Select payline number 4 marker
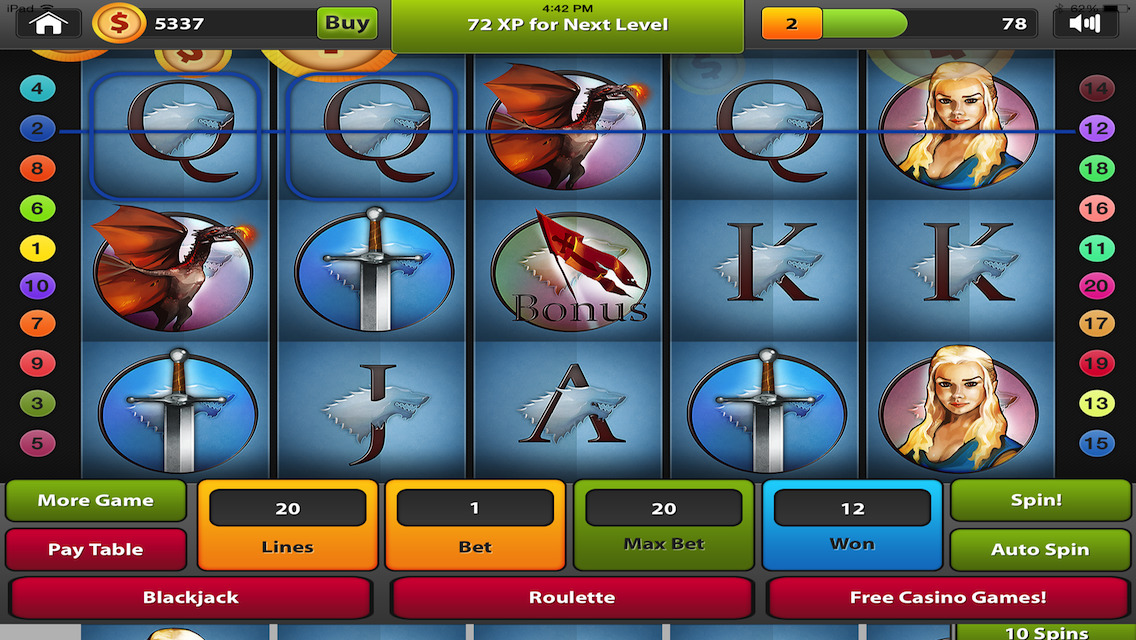 point(37,88)
